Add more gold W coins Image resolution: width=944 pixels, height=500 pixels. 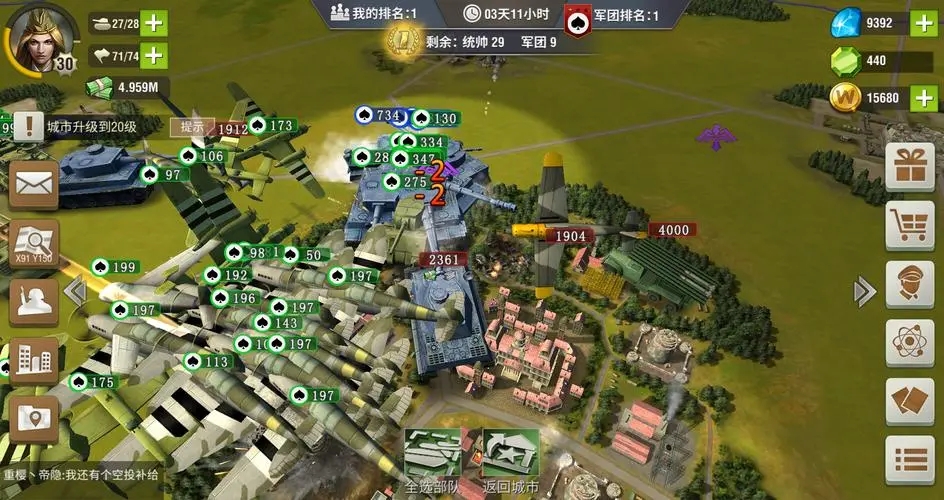click(923, 98)
